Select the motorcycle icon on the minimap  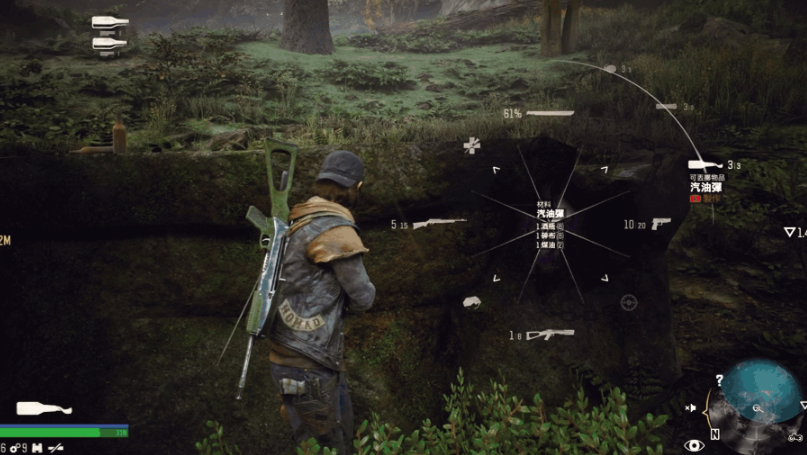796,436
